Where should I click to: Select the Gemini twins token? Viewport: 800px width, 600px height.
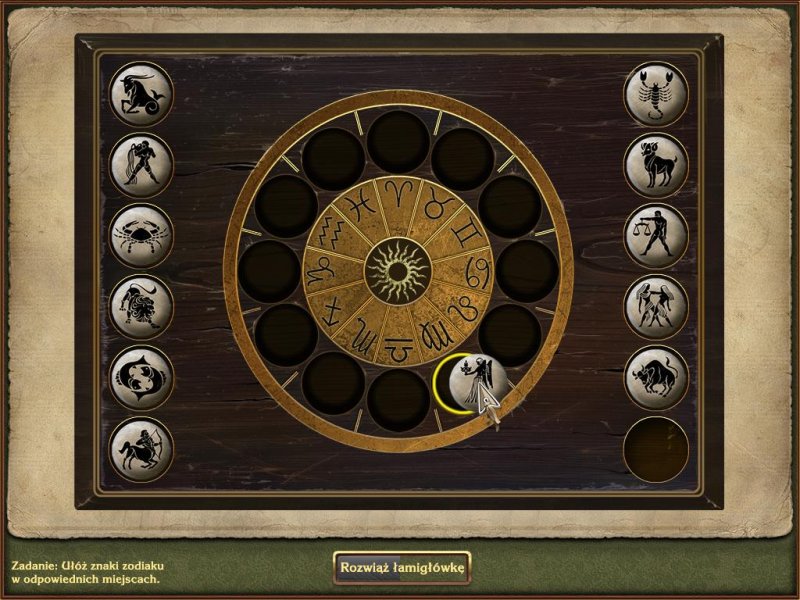click(656, 307)
